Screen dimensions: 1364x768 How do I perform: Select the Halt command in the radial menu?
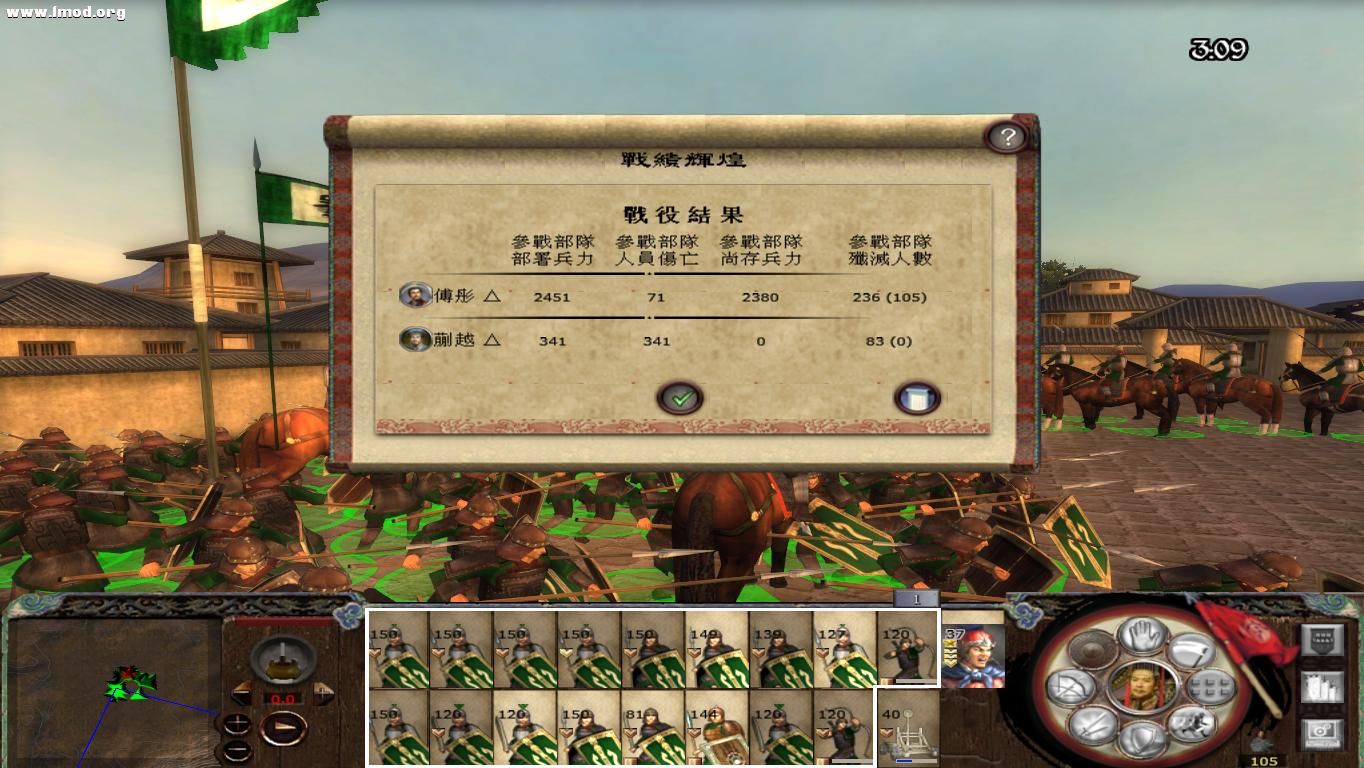click(1141, 637)
